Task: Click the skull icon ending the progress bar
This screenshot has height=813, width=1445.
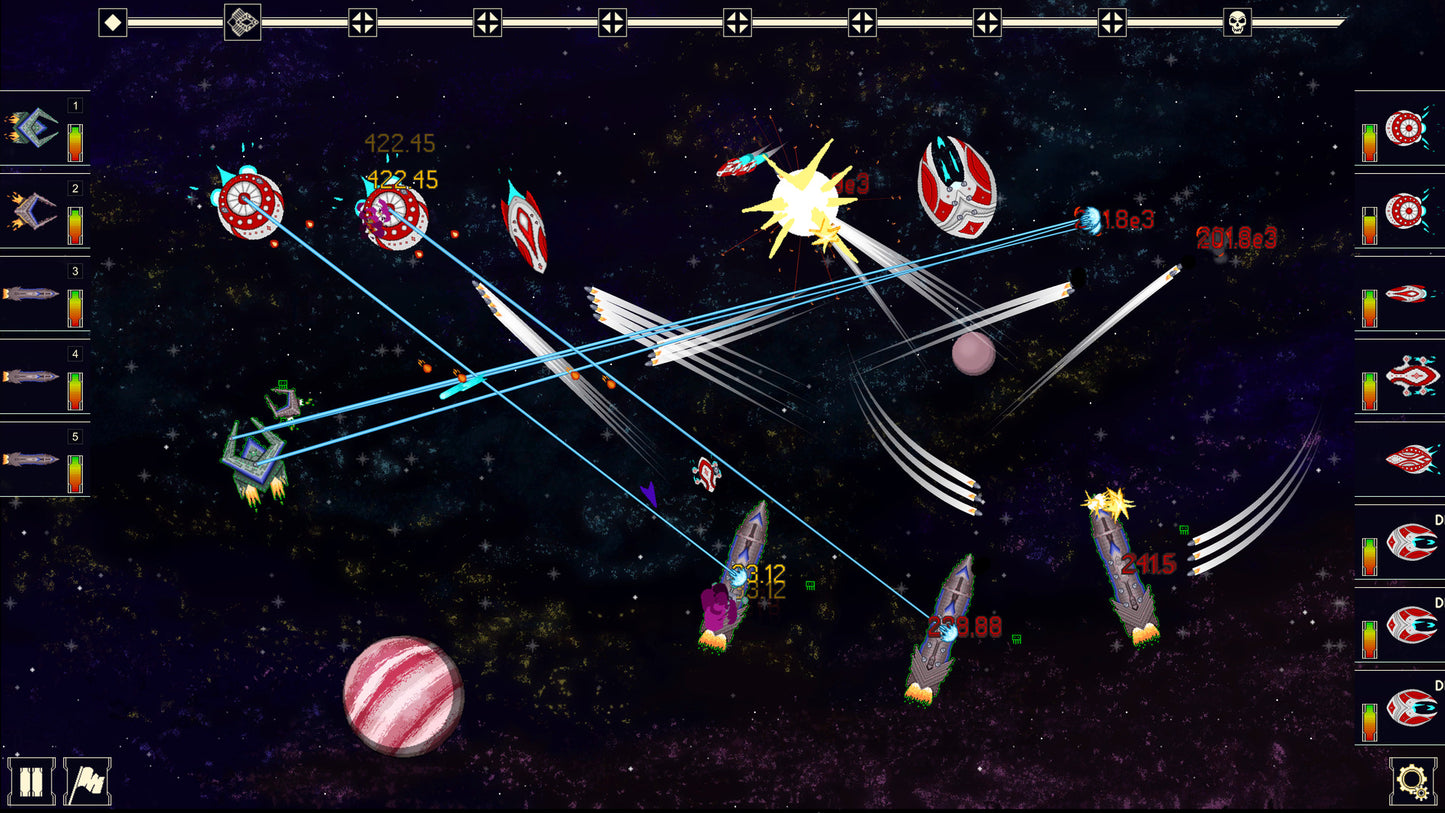Action: pos(1237,21)
